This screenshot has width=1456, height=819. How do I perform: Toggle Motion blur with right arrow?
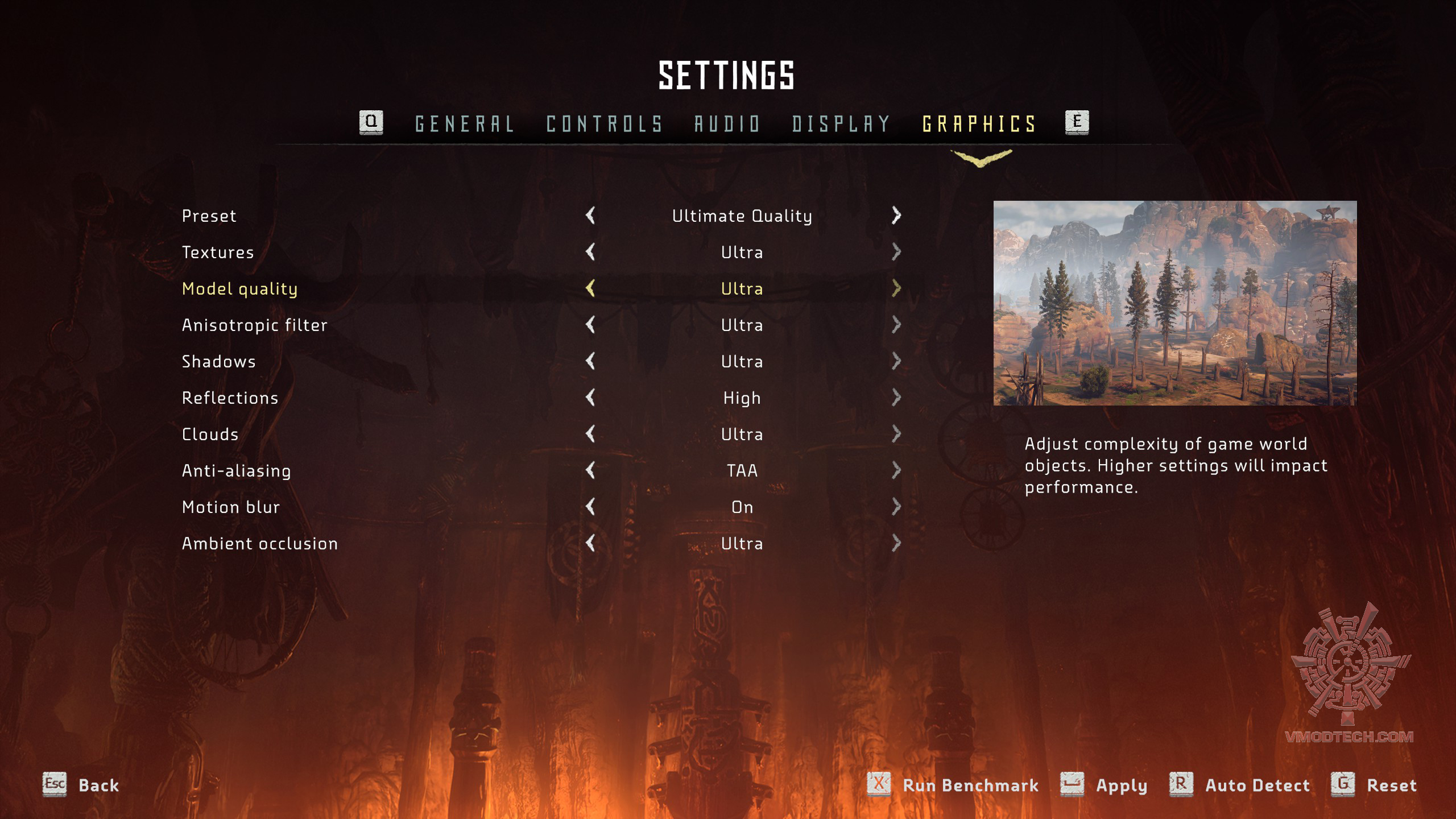point(896,507)
